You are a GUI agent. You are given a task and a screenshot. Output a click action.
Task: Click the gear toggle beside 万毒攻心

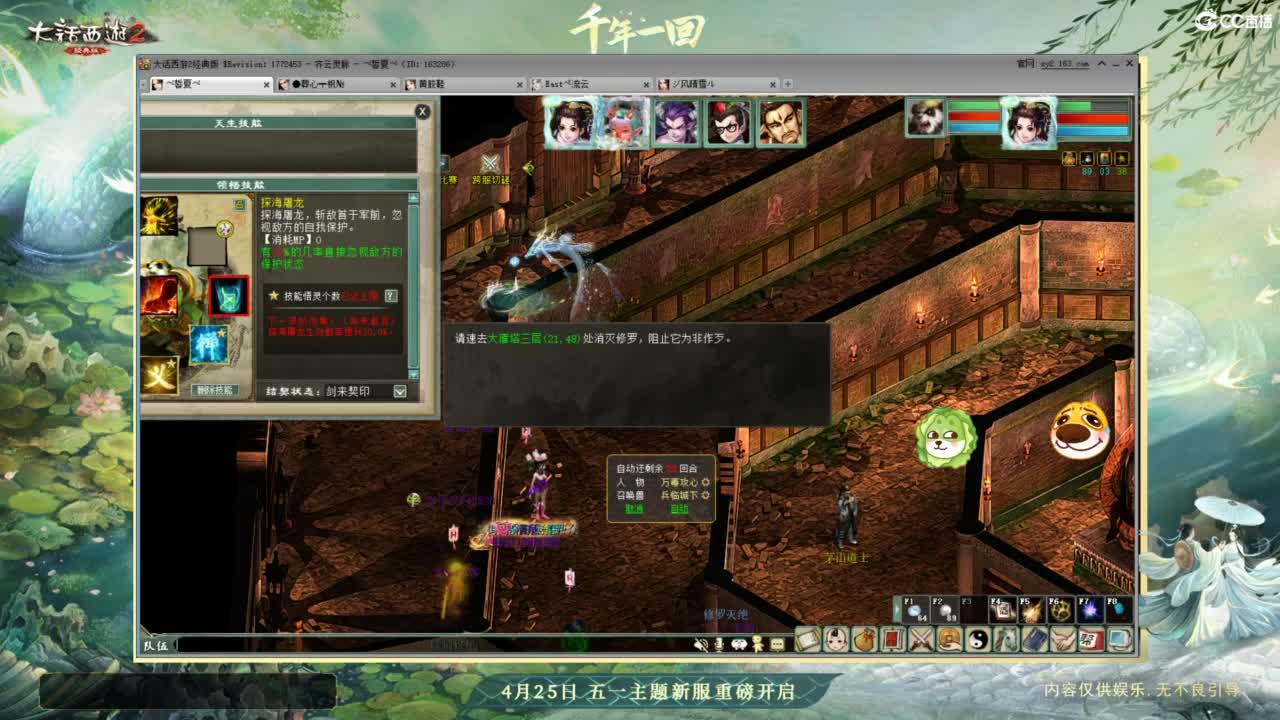706,482
